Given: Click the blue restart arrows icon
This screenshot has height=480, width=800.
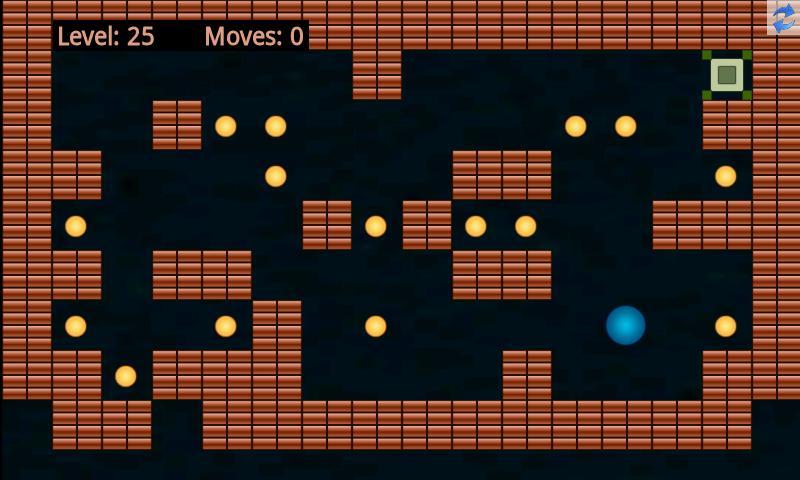Looking at the screenshot, I should [x=783, y=17].
